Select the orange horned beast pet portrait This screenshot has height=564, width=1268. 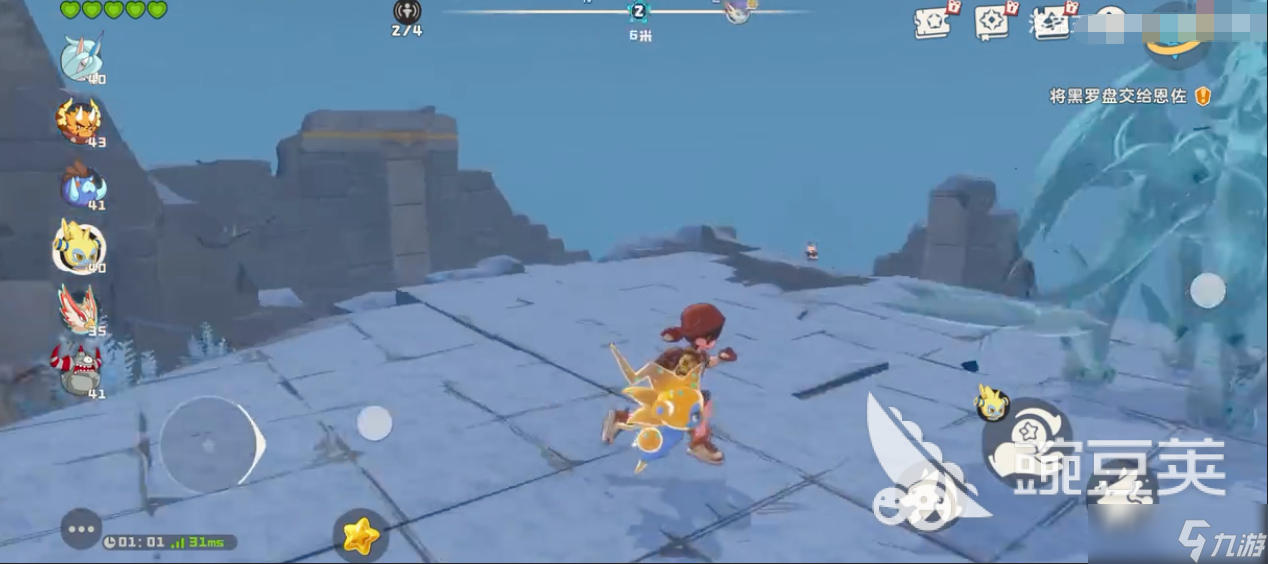(x=79, y=120)
